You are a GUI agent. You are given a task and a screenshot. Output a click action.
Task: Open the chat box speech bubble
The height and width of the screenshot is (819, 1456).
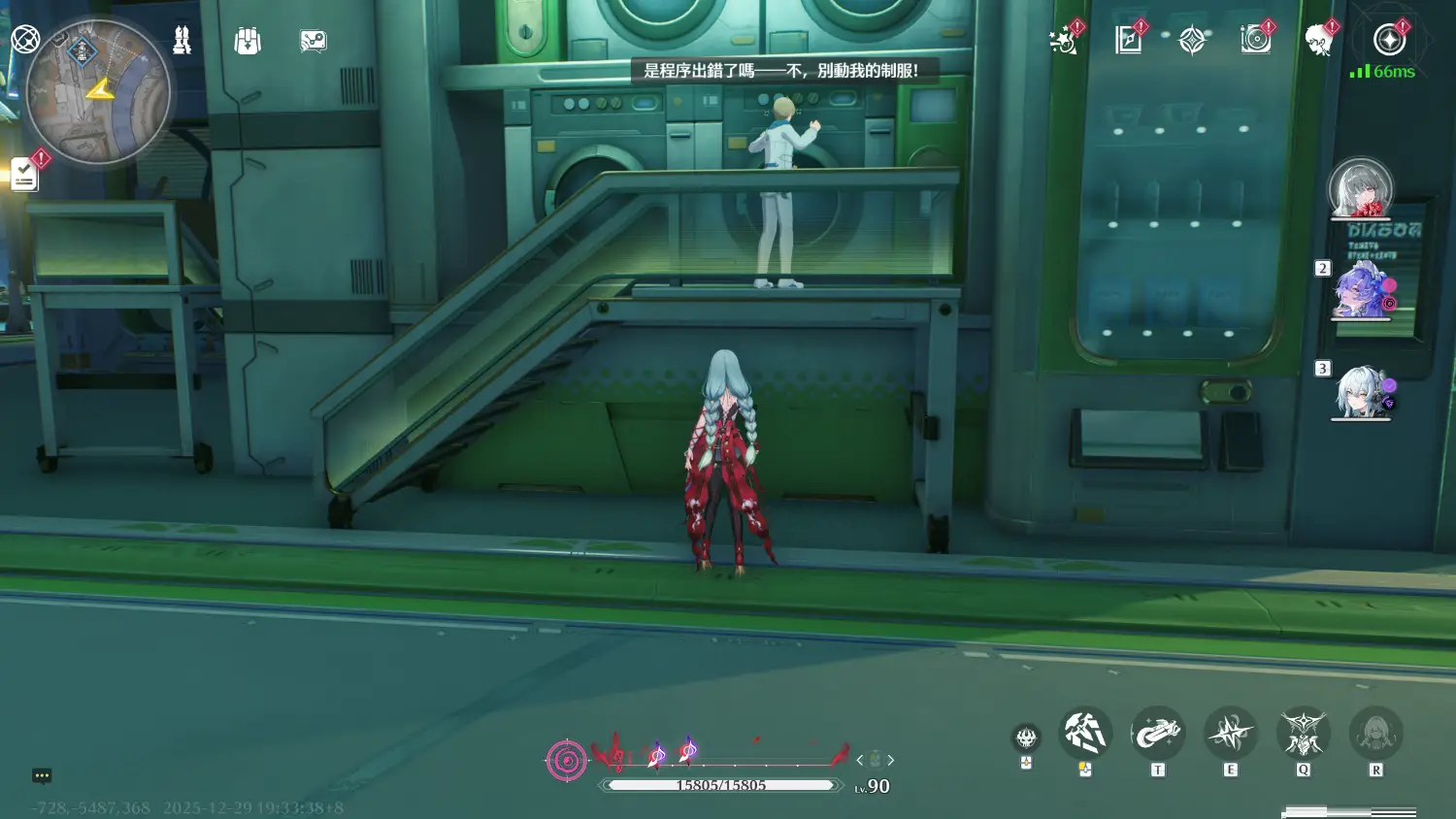click(42, 775)
